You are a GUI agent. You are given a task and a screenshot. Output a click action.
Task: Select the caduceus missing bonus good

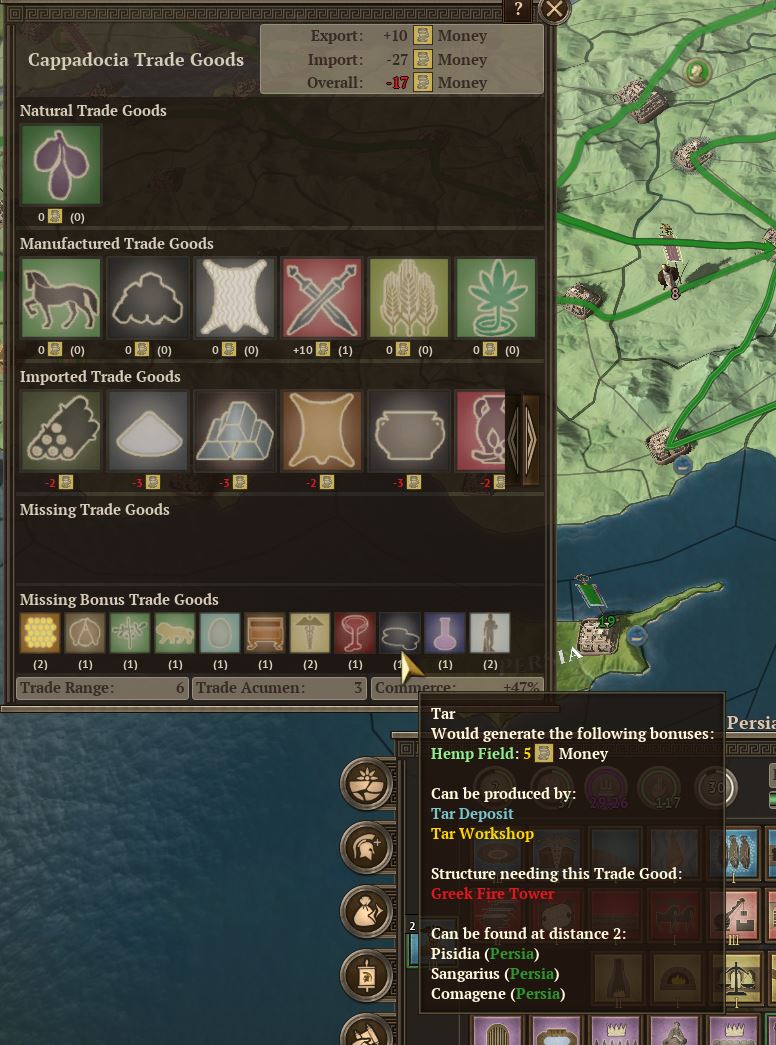click(x=310, y=633)
